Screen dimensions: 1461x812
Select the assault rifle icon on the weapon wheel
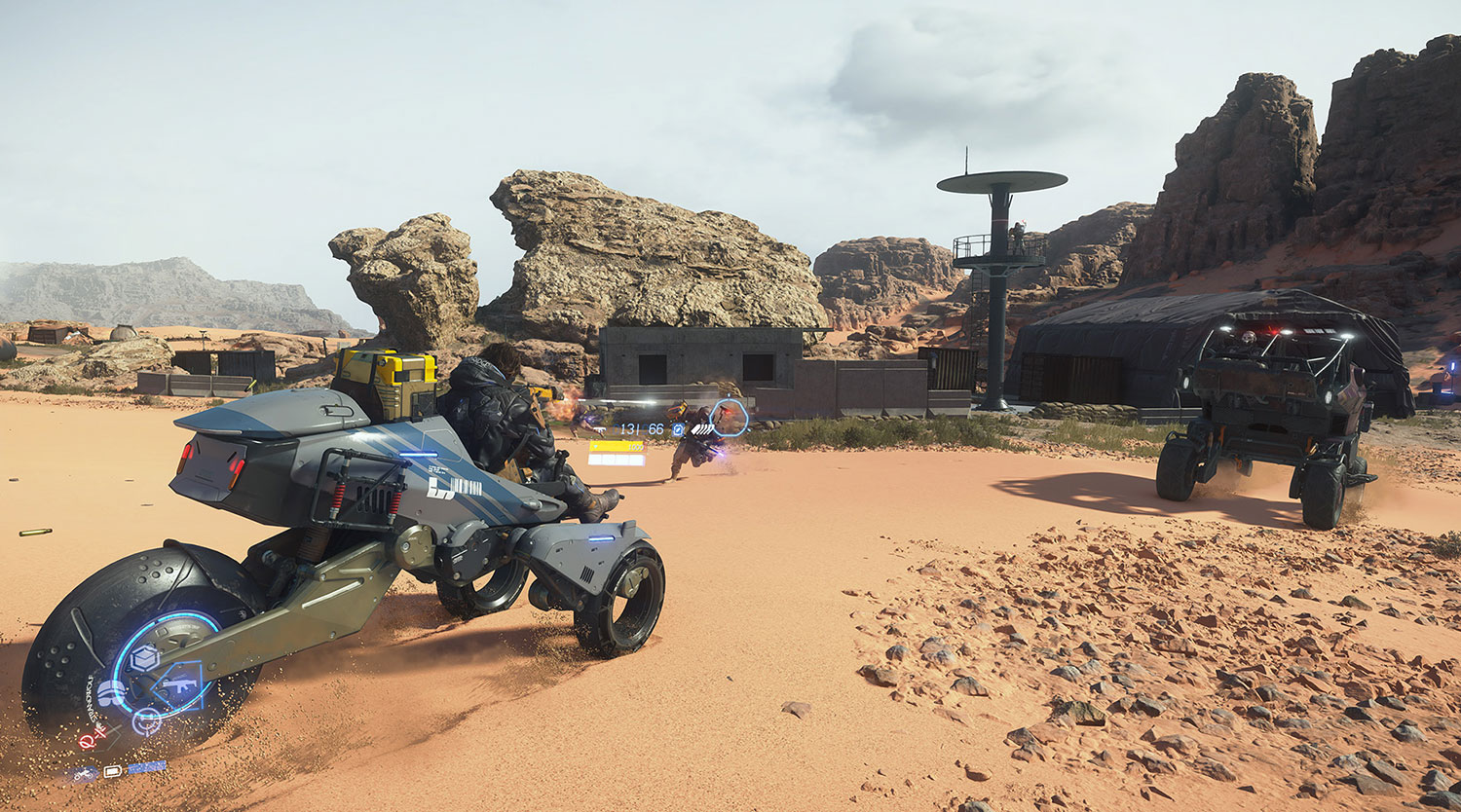pyautogui.click(x=179, y=686)
